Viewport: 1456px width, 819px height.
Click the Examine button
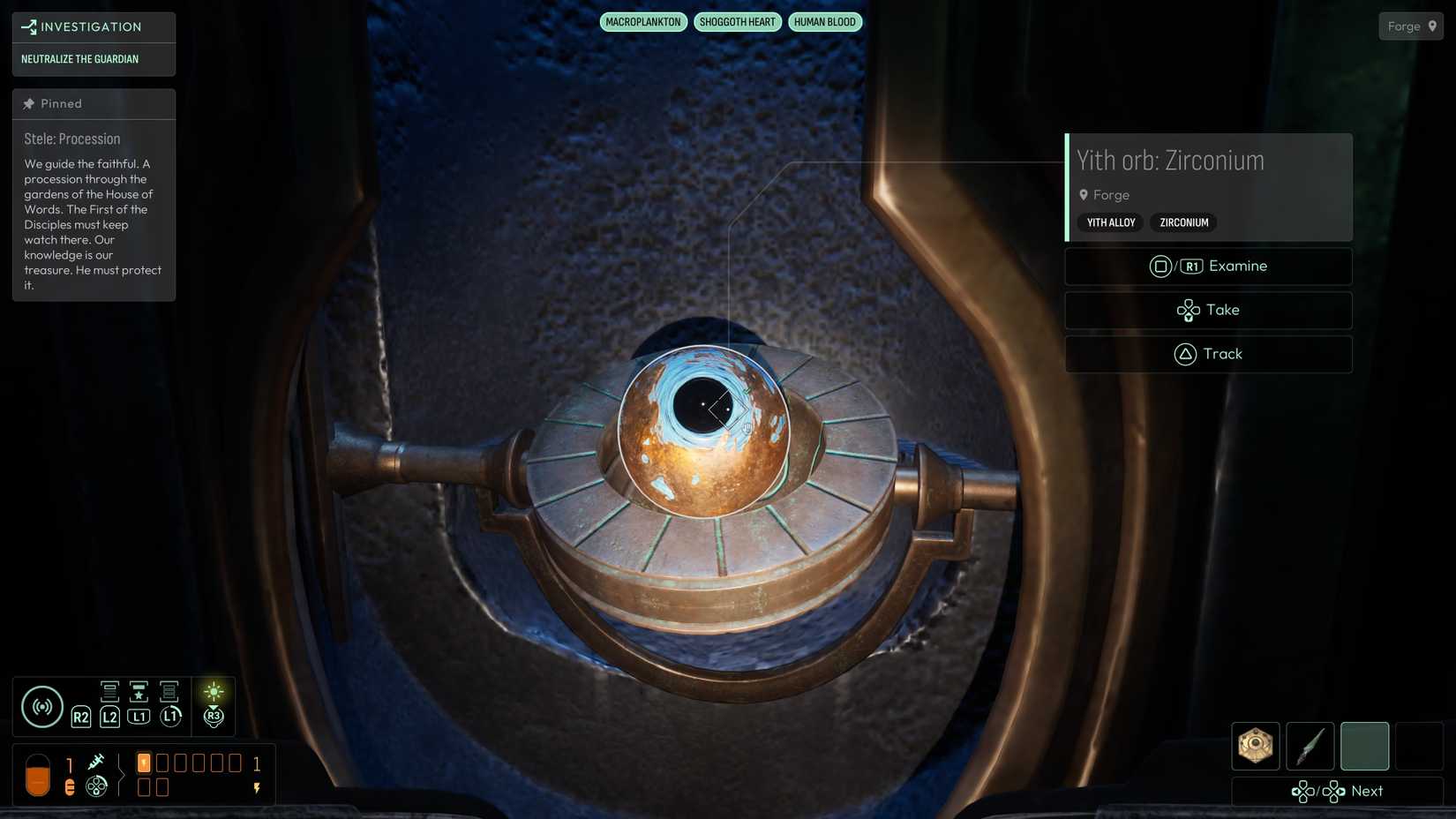pyautogui.click(x=1208, y=266)
